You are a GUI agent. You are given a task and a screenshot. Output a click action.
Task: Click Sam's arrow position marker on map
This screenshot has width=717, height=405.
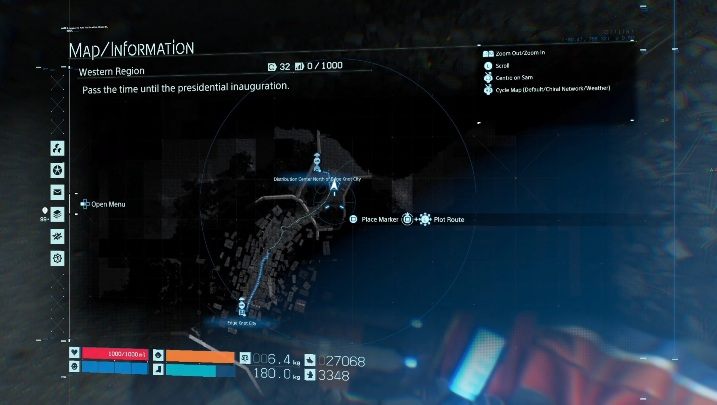[x=332, y=185]
